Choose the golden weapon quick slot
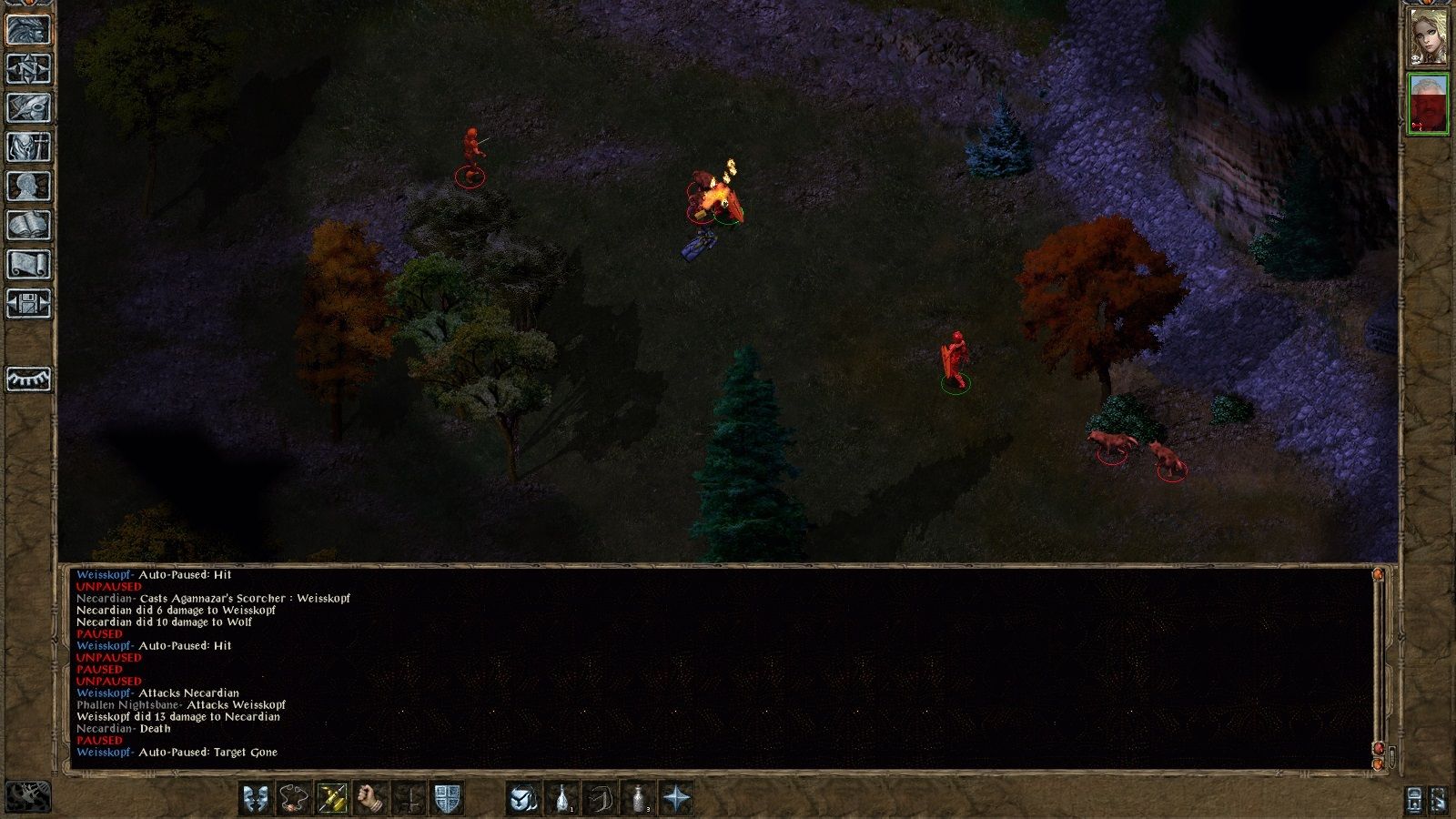 [x=332, y=798]
